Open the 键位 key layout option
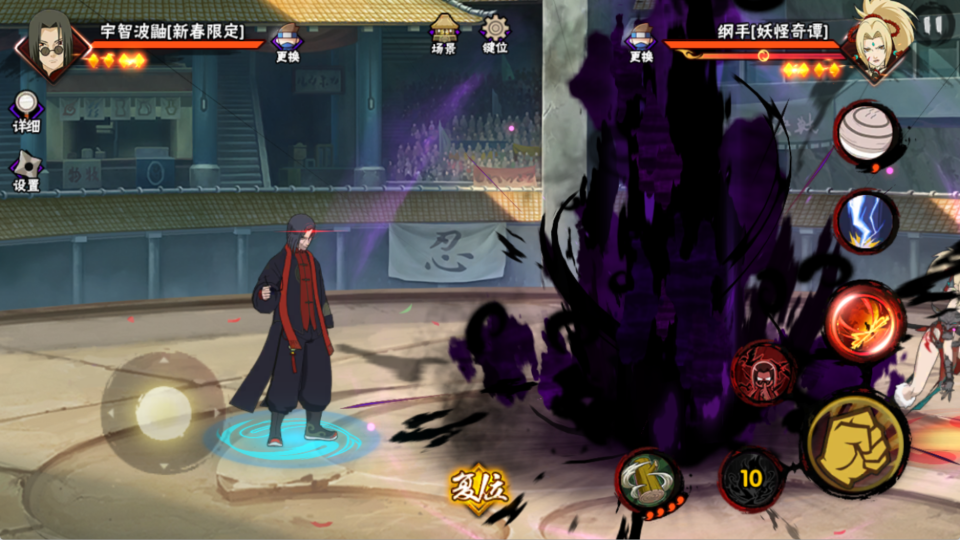 point(495,32)
